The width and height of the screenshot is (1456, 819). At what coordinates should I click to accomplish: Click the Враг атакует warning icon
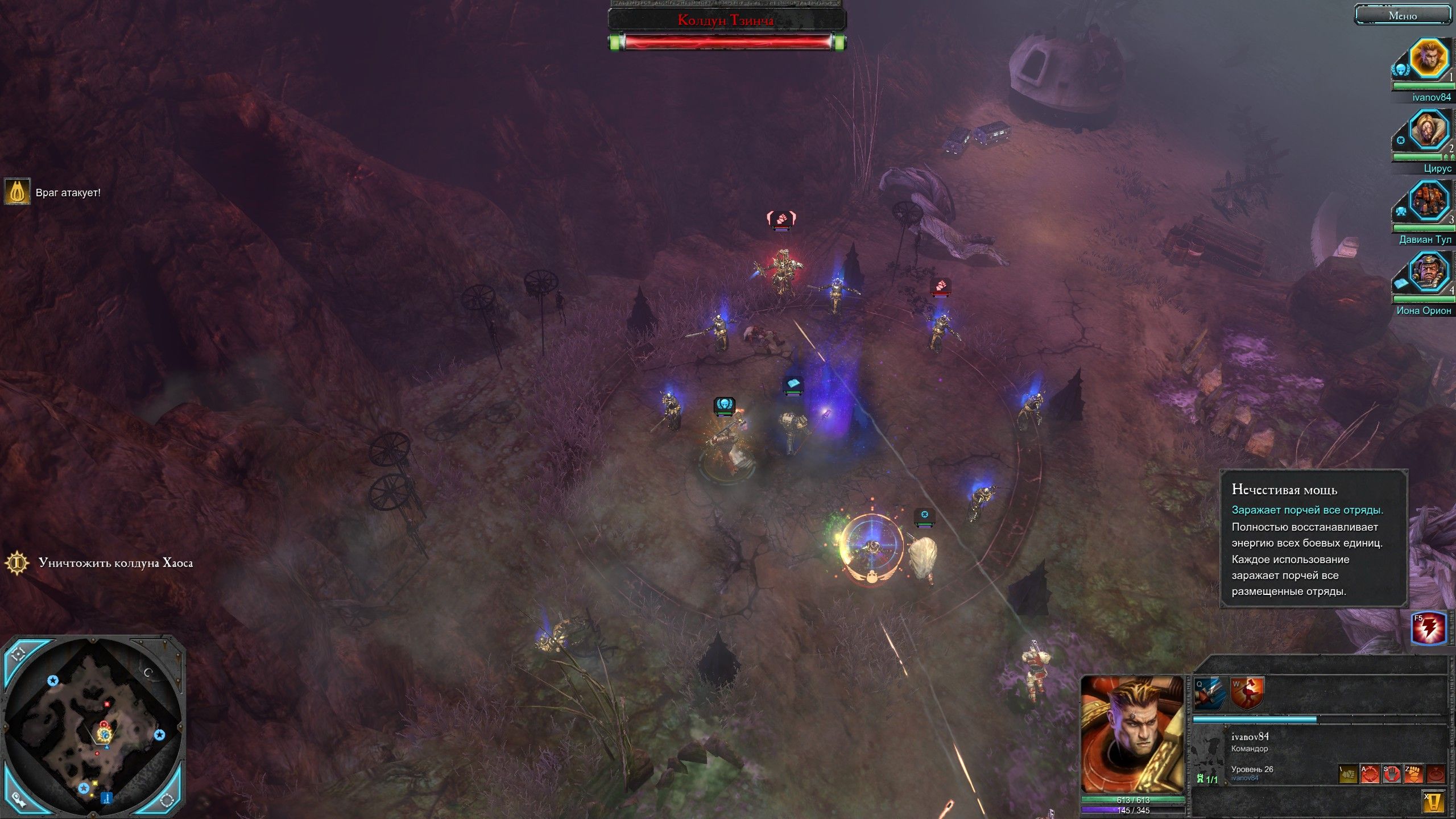19,192
